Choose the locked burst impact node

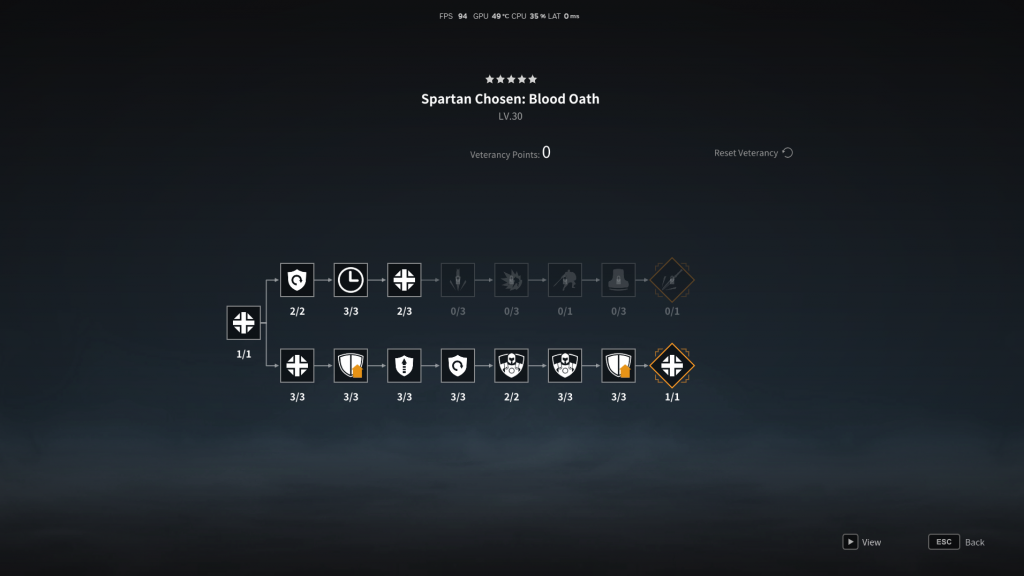coord(511,280)
